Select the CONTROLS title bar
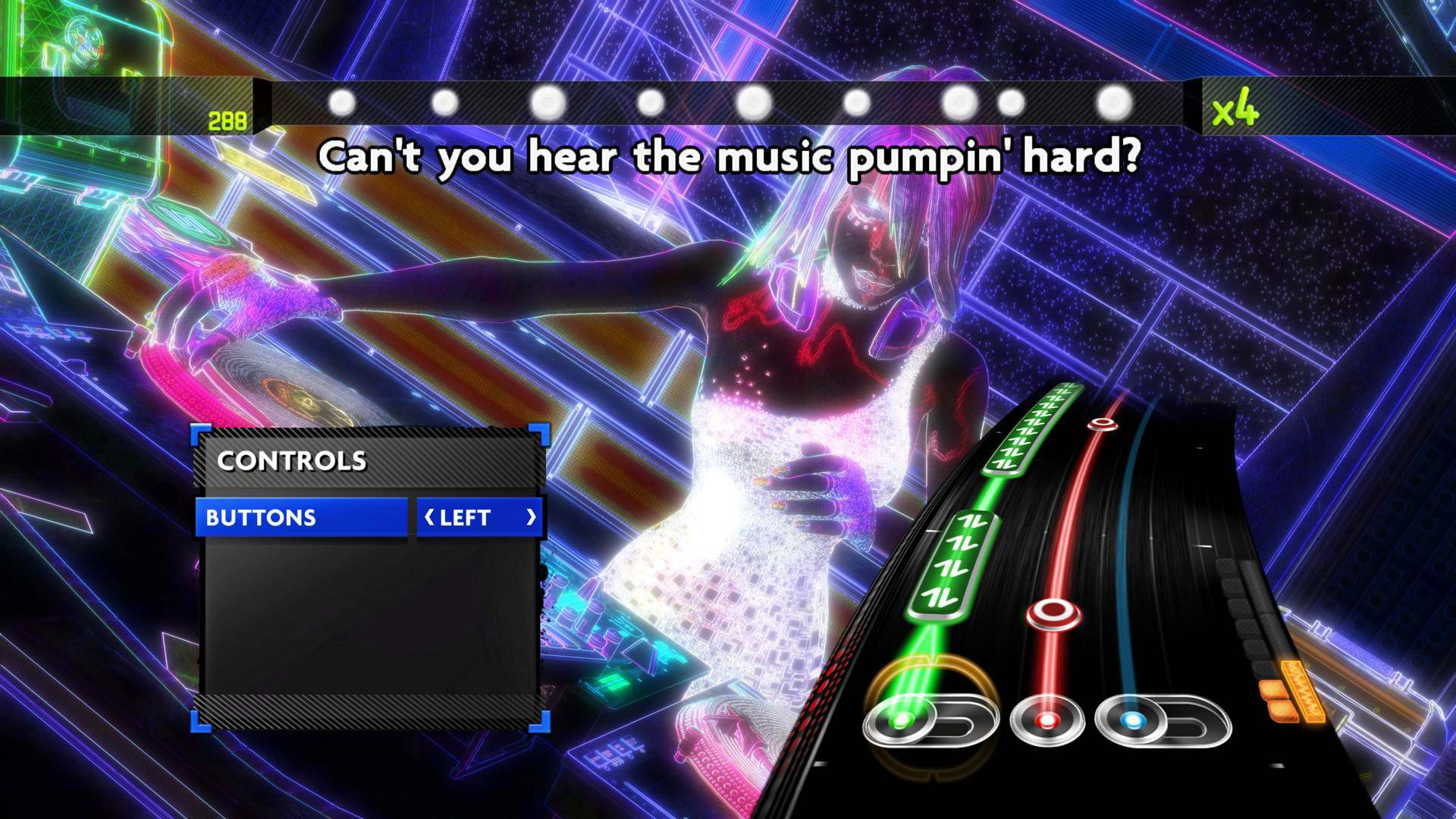The height and width of the screenshot is (819, 1456). pyautogui.click(x=292, y=460)
